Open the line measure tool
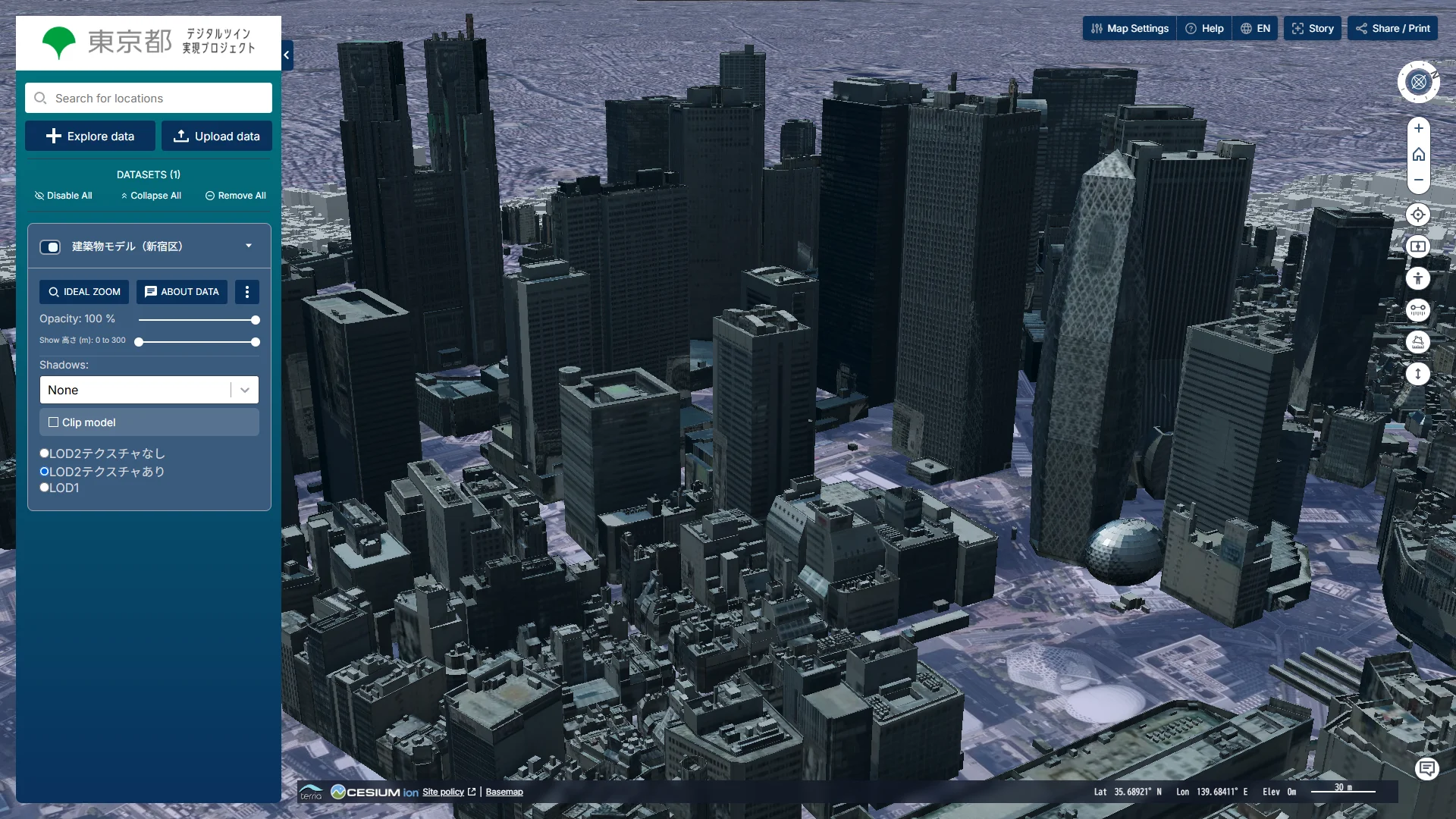This screenshot has width=1456, height=819. coord(1419,309)
